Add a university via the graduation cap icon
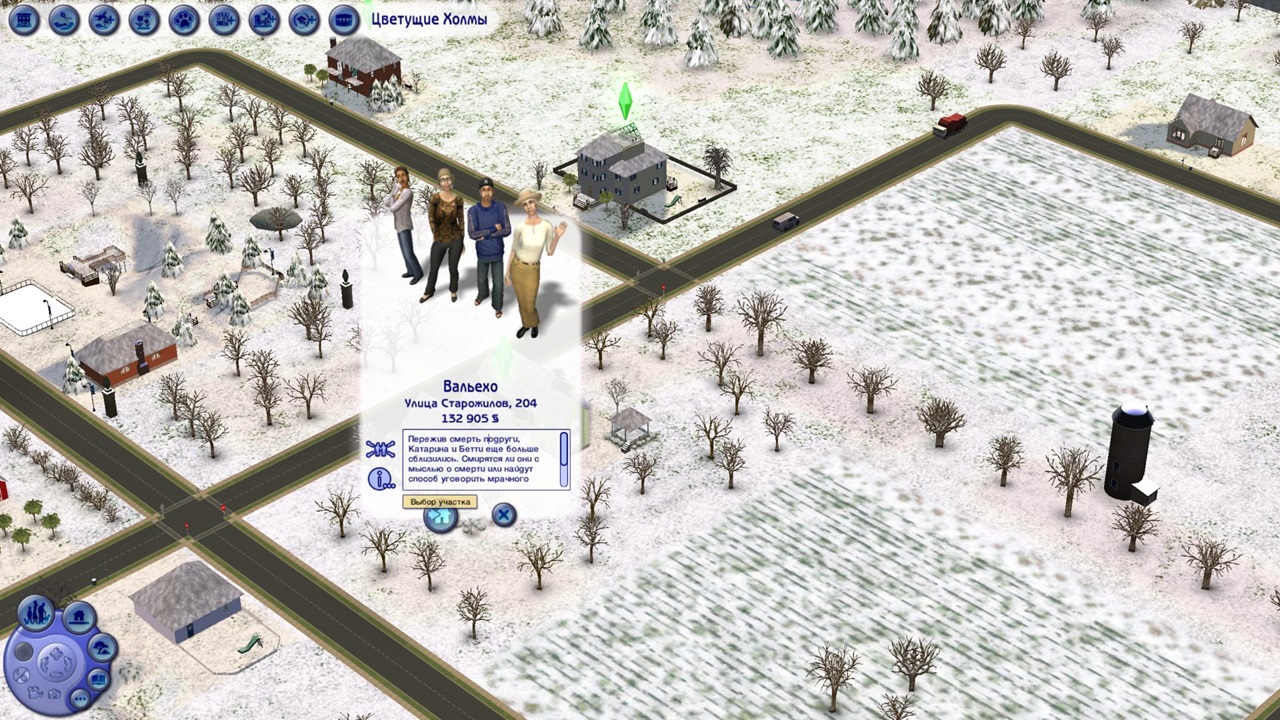 (x=305, y=20)
